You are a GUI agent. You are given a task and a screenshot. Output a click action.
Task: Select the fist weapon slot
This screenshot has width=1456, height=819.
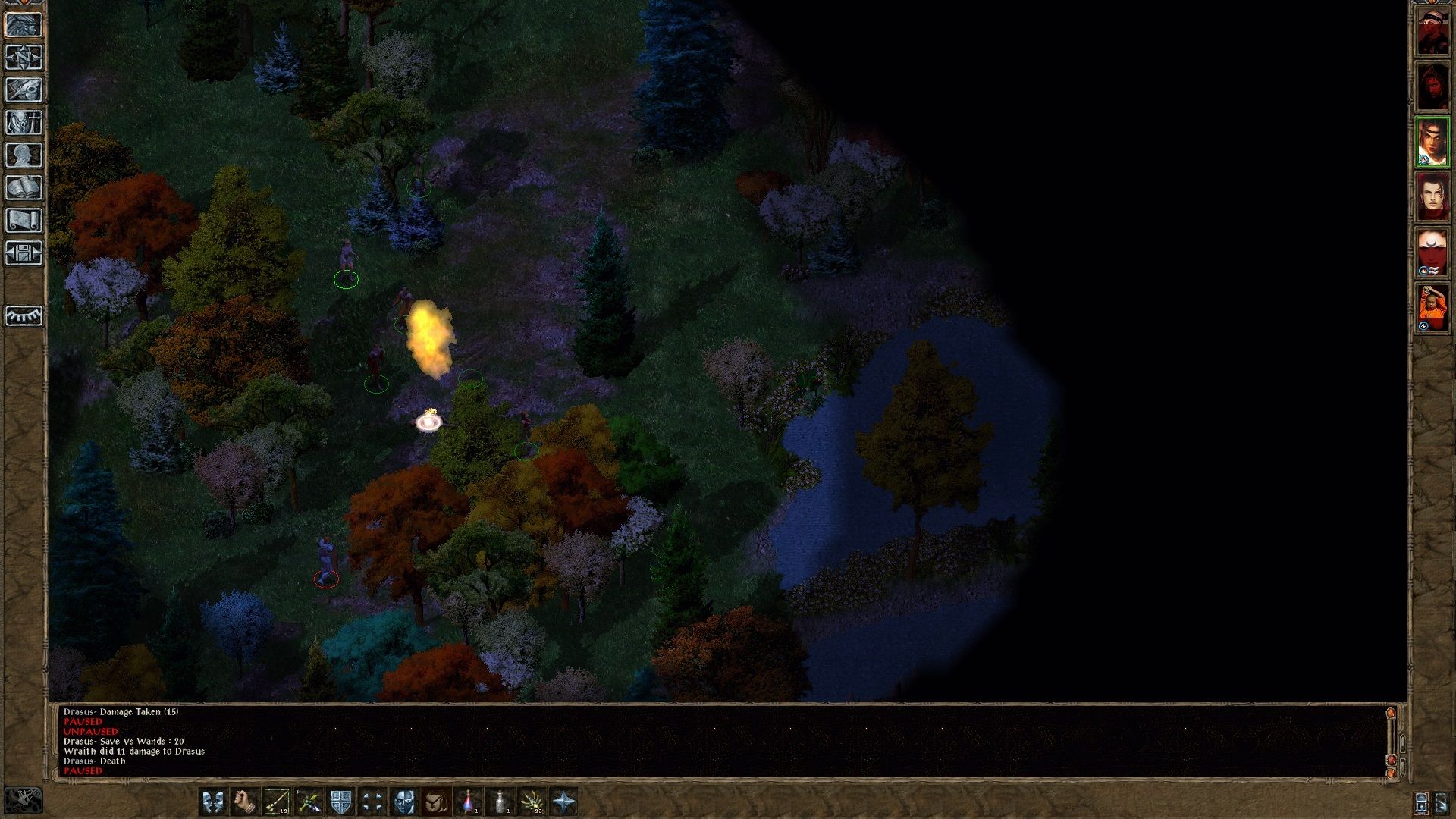click(x=245, y=802)
